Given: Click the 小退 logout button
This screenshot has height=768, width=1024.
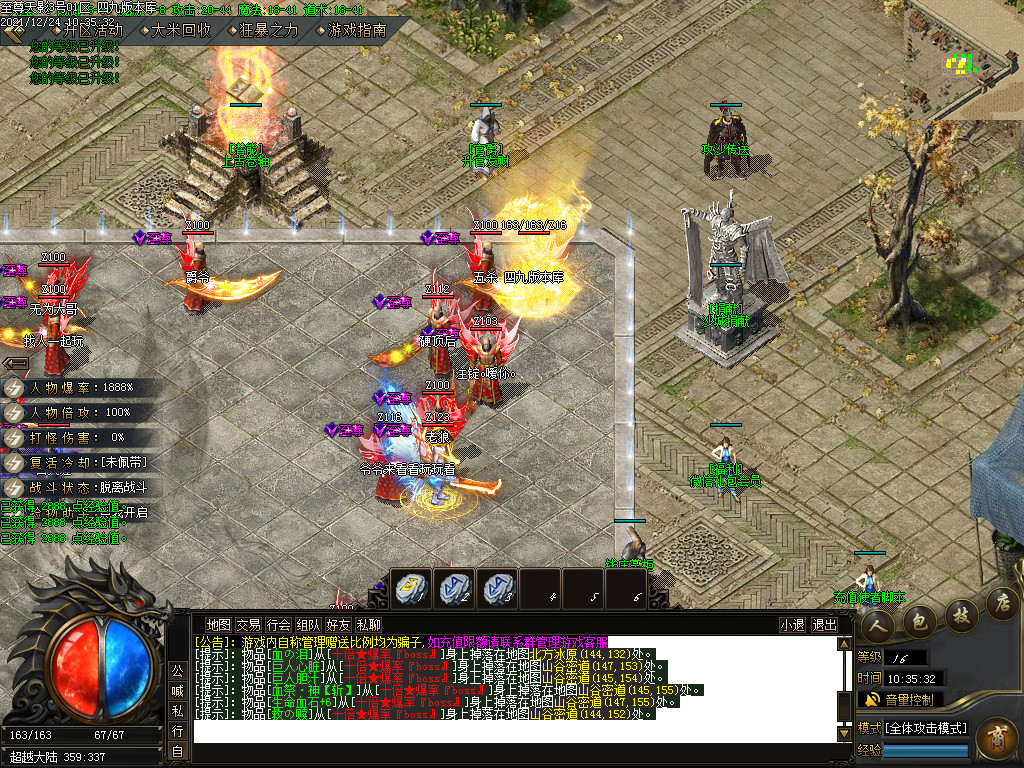Looking at the screenshot, I should [793, 625].
